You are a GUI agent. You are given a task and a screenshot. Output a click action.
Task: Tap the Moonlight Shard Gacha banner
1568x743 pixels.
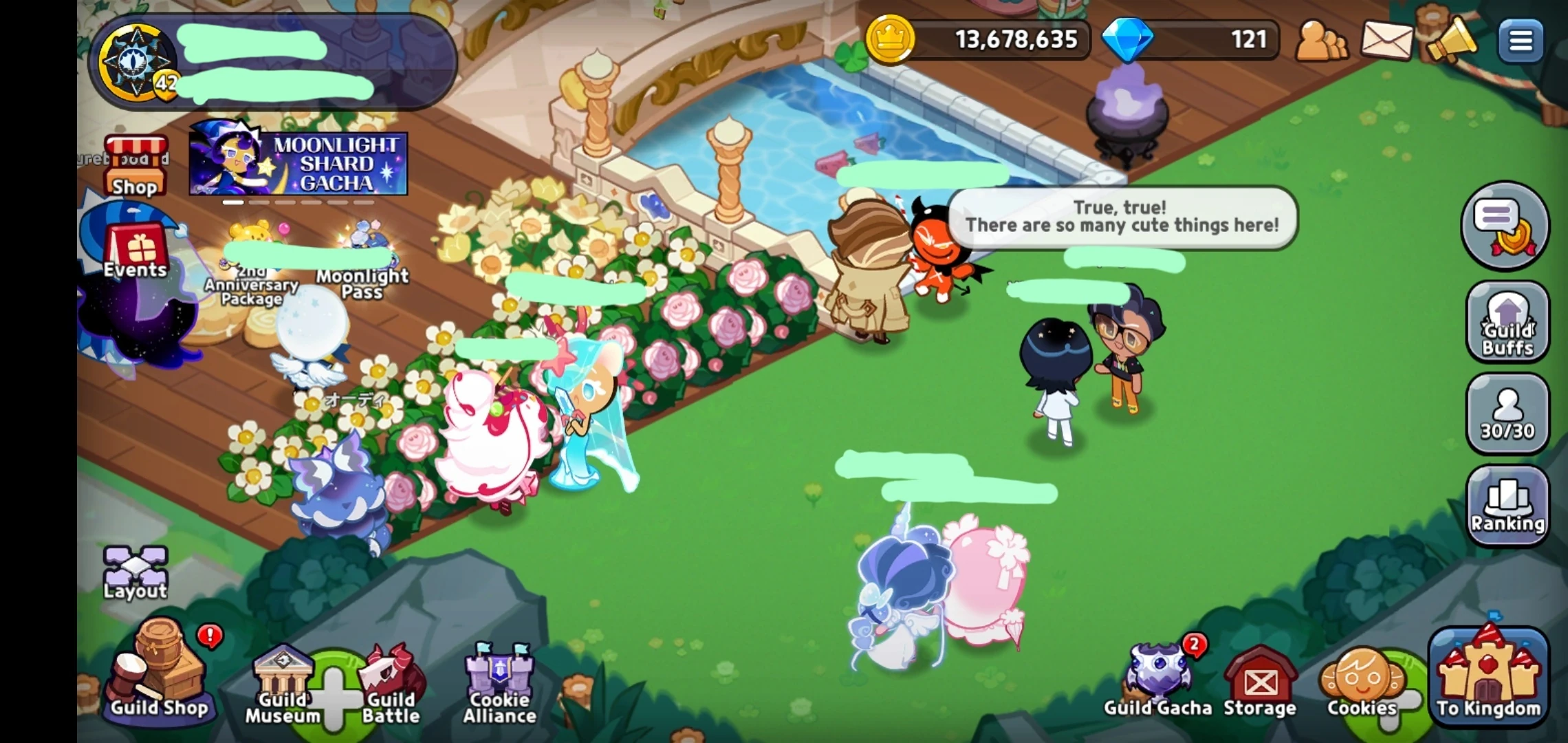tap(296, 163)
